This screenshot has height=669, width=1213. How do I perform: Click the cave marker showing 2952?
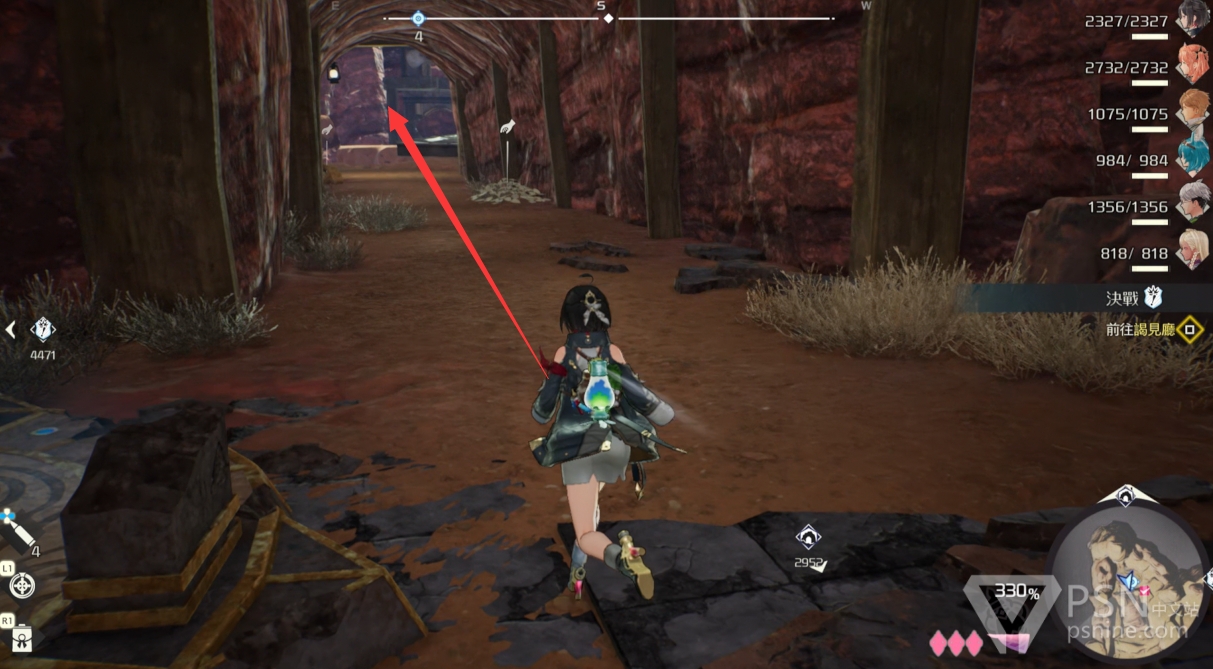(x=808, y=538)
